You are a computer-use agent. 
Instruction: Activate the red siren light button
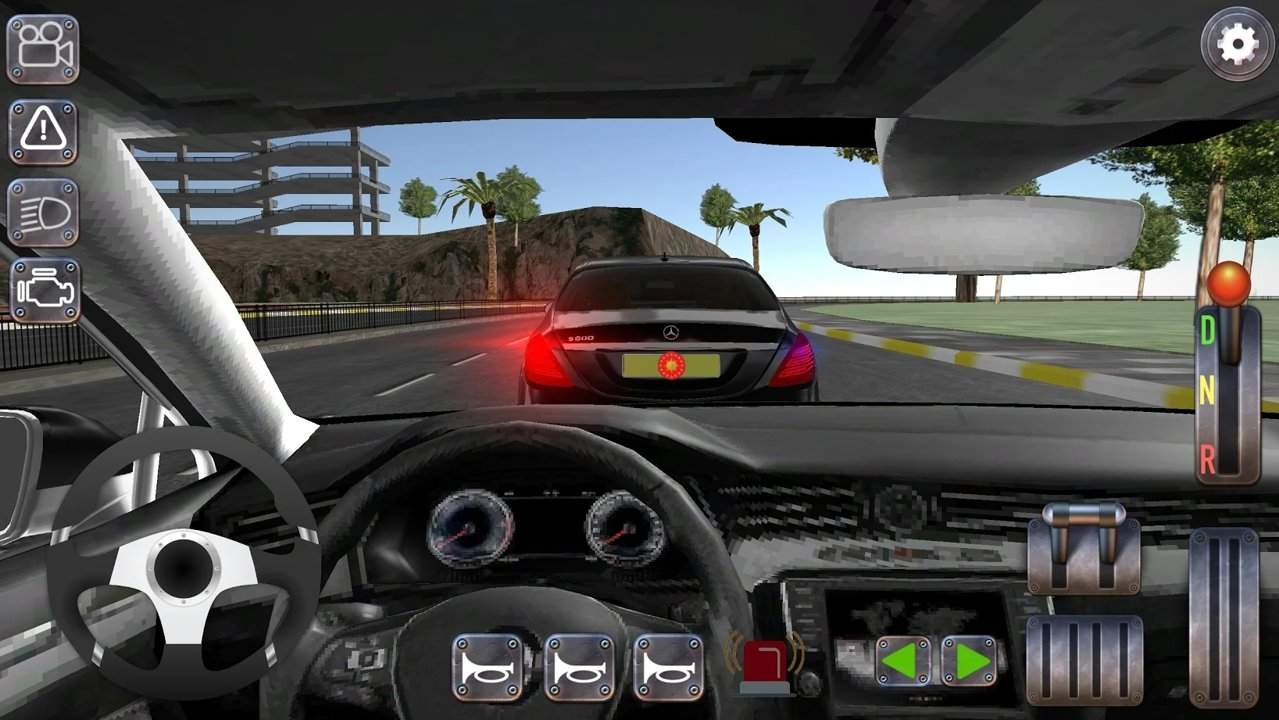click(x=765, y=665)
